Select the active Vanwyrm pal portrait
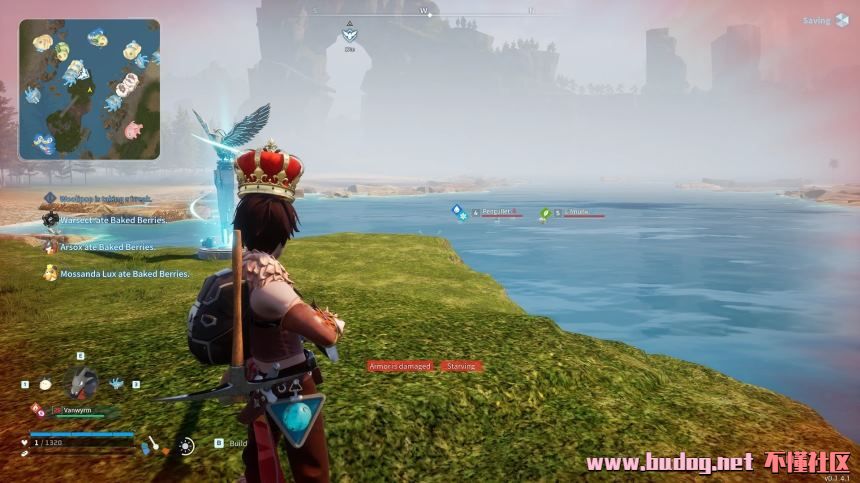 [81, 382]
